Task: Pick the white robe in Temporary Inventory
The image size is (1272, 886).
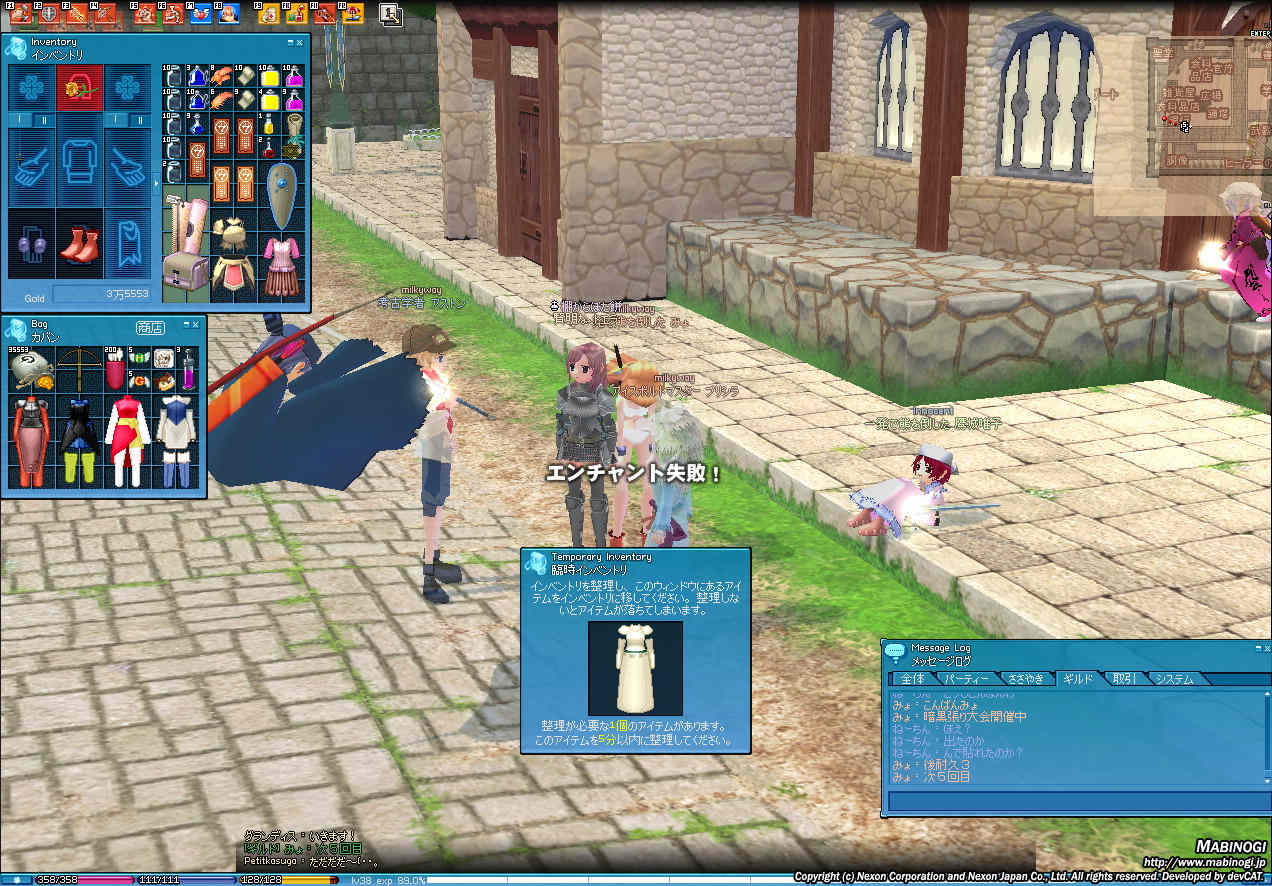Action: tap(635, 667)
